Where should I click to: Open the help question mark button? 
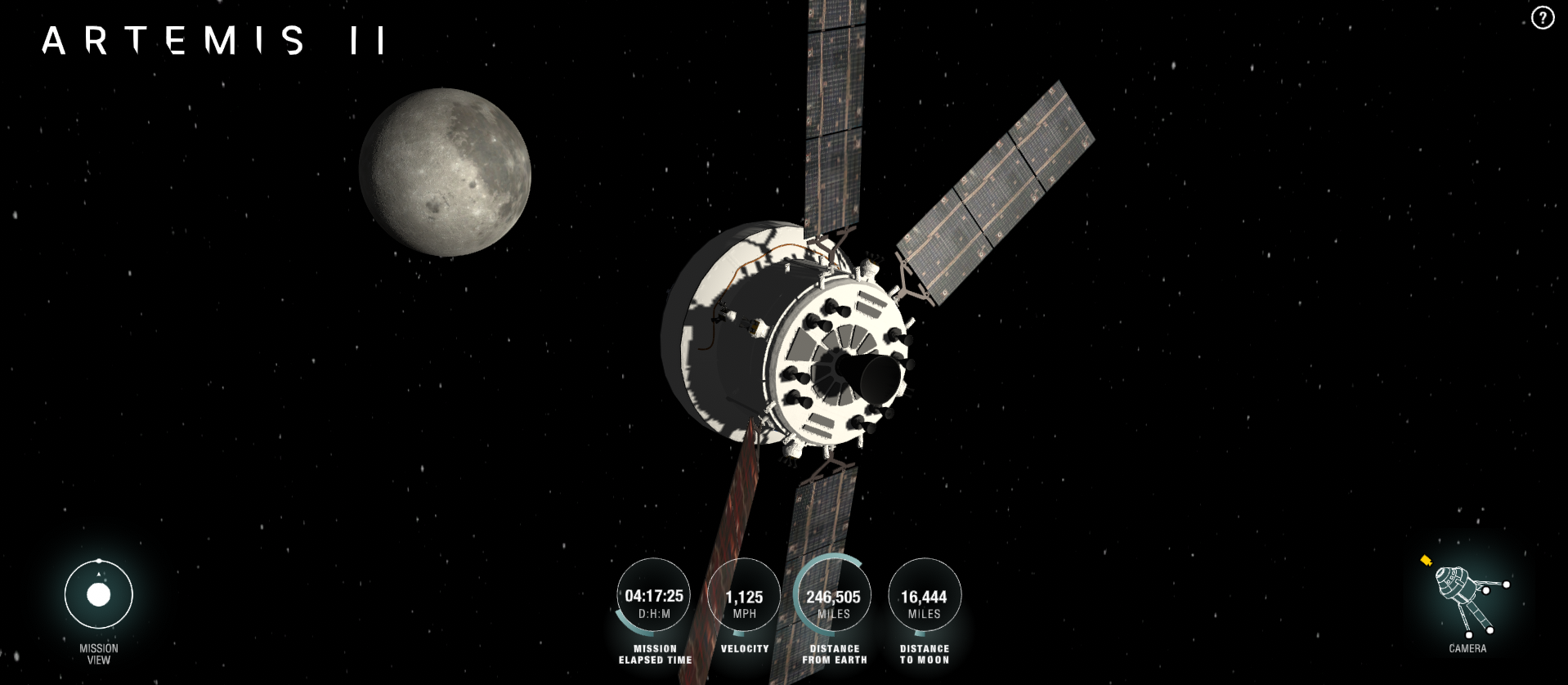pos(1542,18)
